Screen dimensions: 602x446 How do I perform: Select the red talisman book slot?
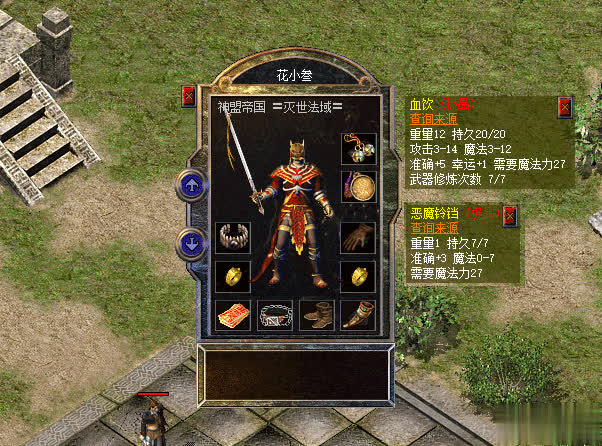click(233, 315)
